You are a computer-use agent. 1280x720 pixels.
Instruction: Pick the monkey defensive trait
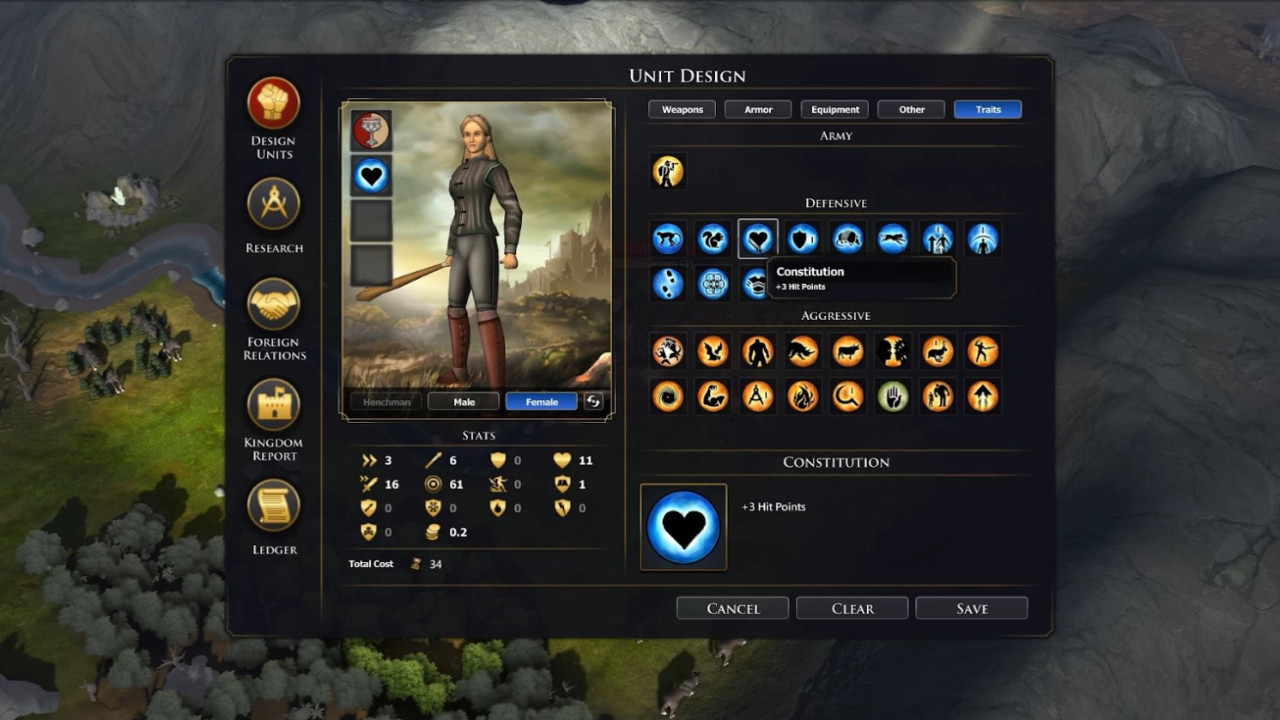click(668, 238)
